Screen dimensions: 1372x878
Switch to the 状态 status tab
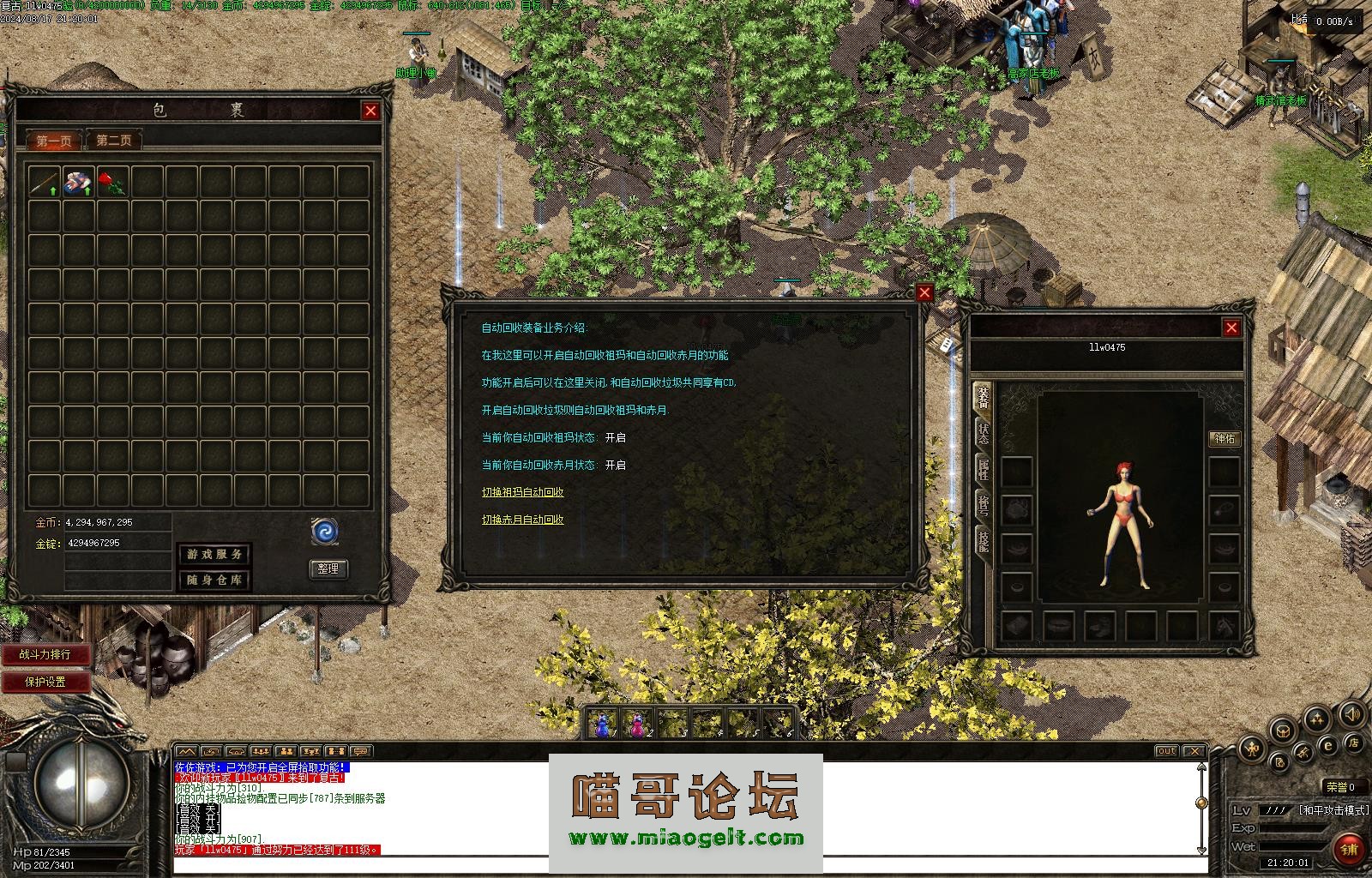point(983,433)
